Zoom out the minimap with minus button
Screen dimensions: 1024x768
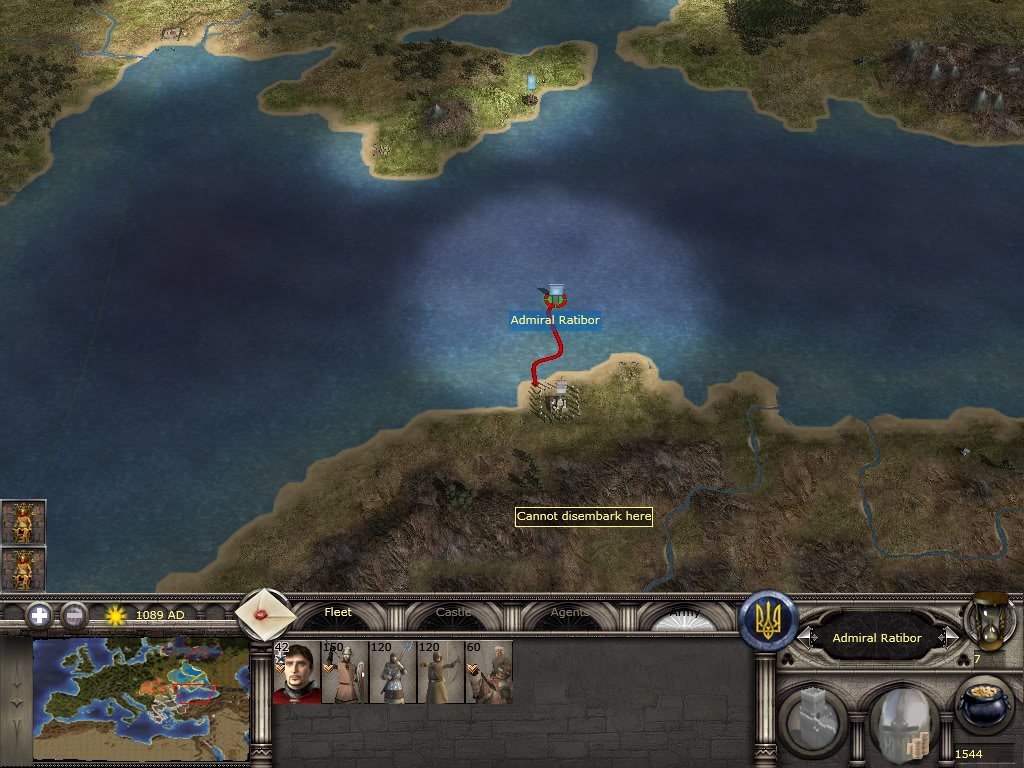(x=73, y=615)
